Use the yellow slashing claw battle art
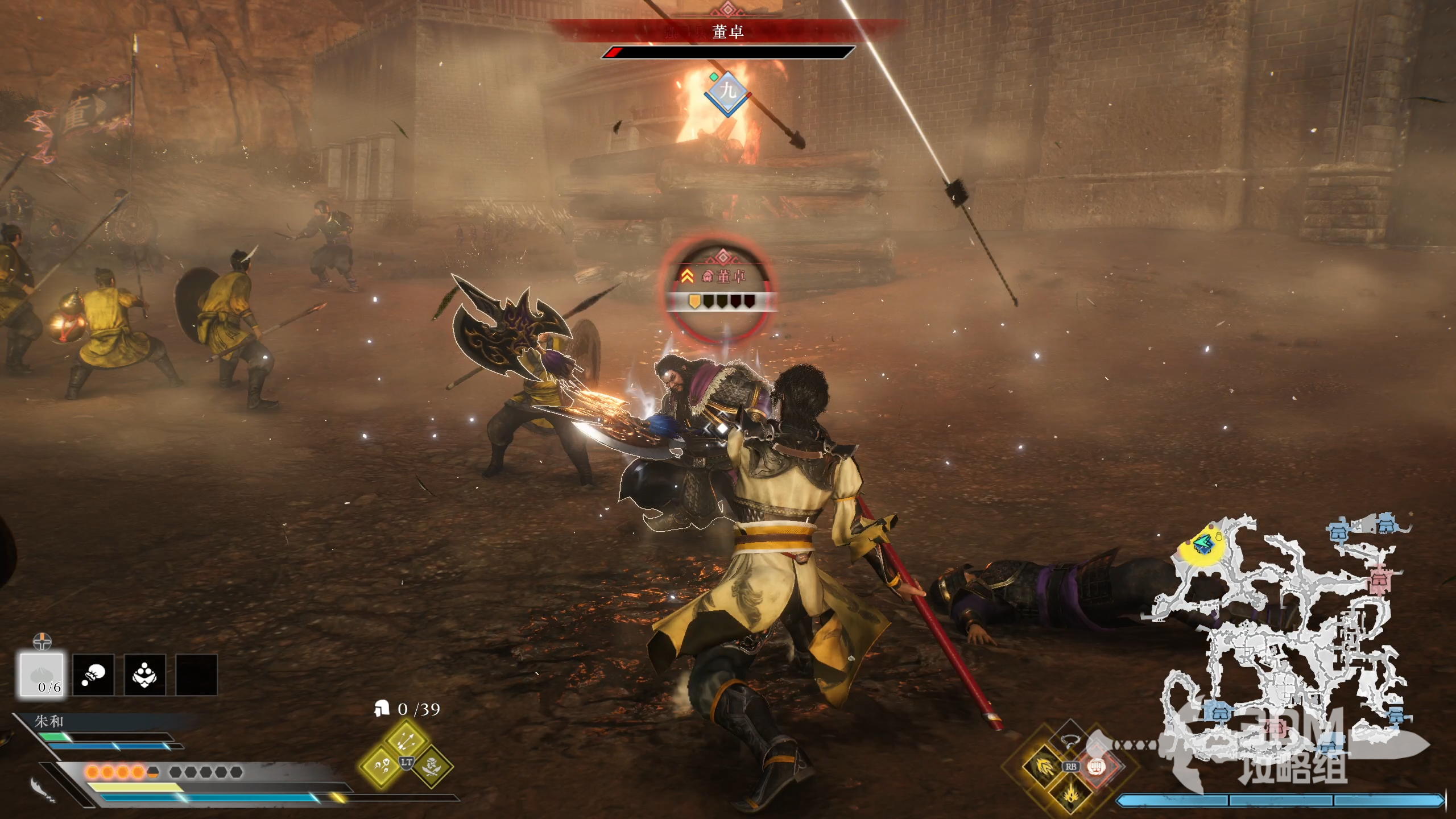The width and height of the screenshot is (1456, 819). click(x=1044, y=767)
